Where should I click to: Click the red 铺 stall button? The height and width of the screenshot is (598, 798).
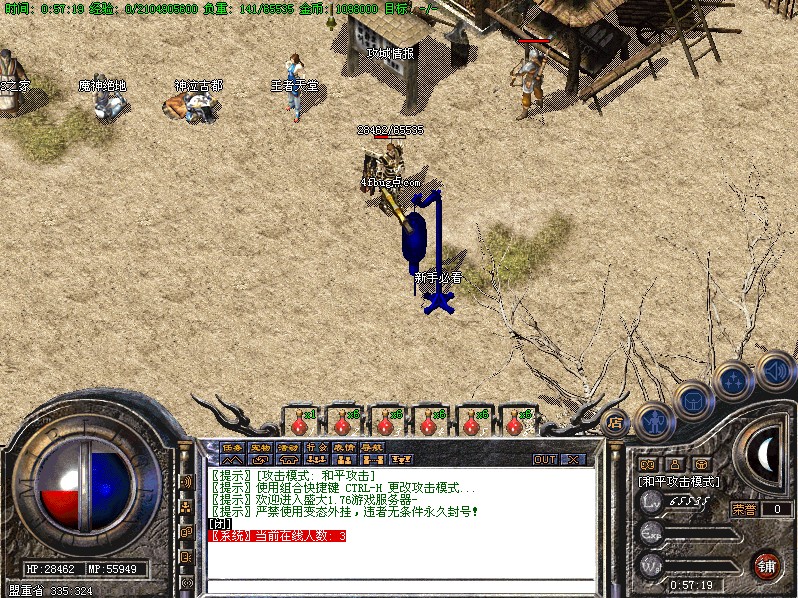point(767,564)
